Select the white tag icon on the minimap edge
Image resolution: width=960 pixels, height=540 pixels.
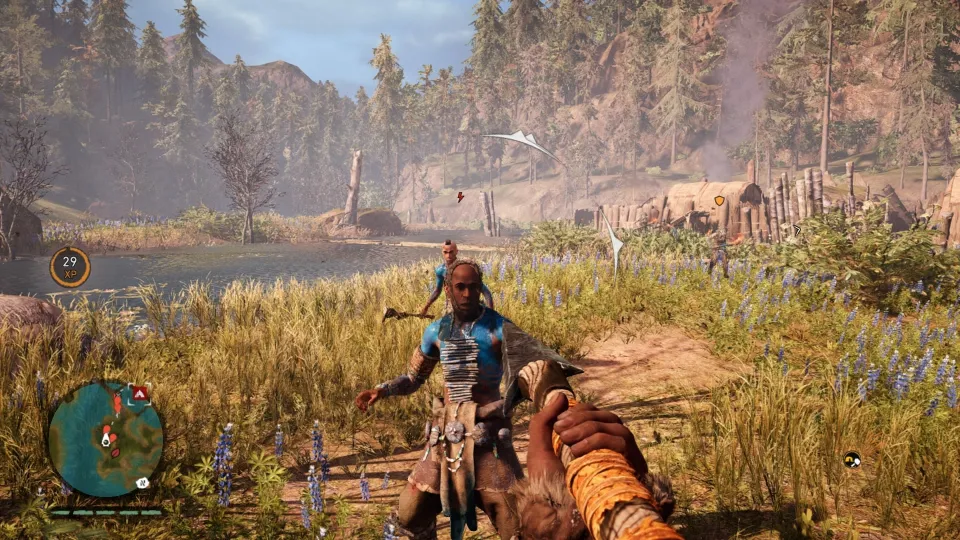click(x=143, y=482)
